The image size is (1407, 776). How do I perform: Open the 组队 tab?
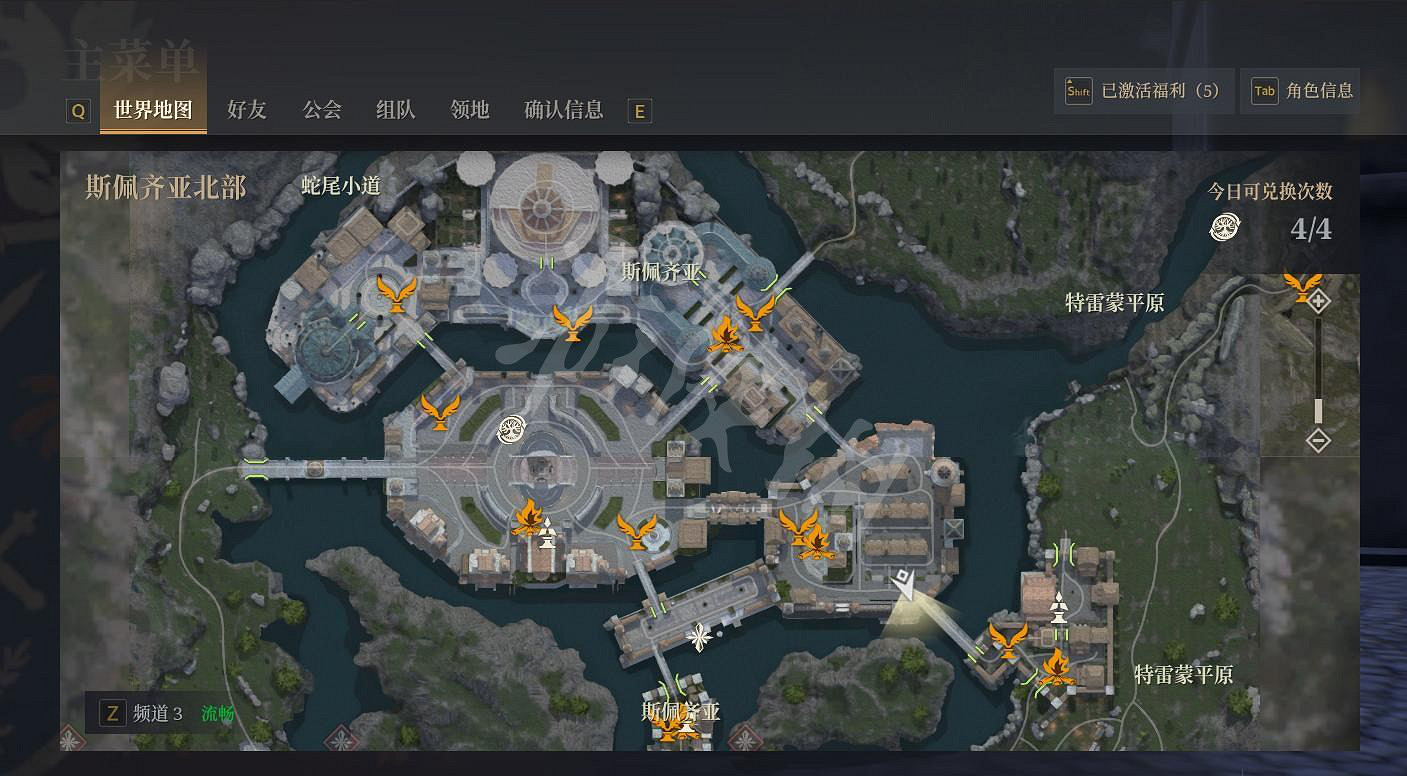coord(396,110)
